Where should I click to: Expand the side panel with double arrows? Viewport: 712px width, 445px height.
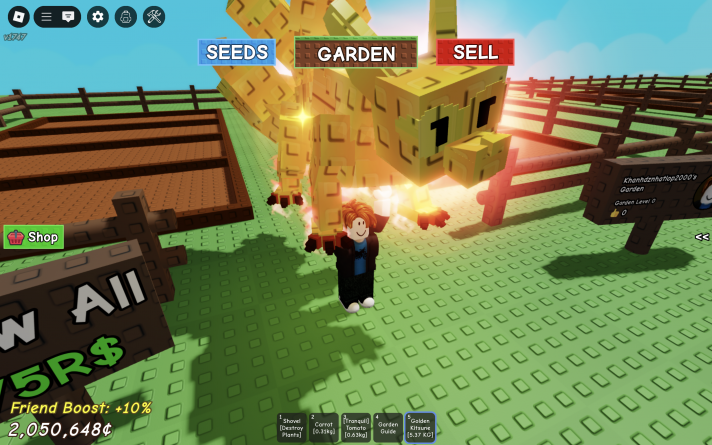tap(702, 237)
